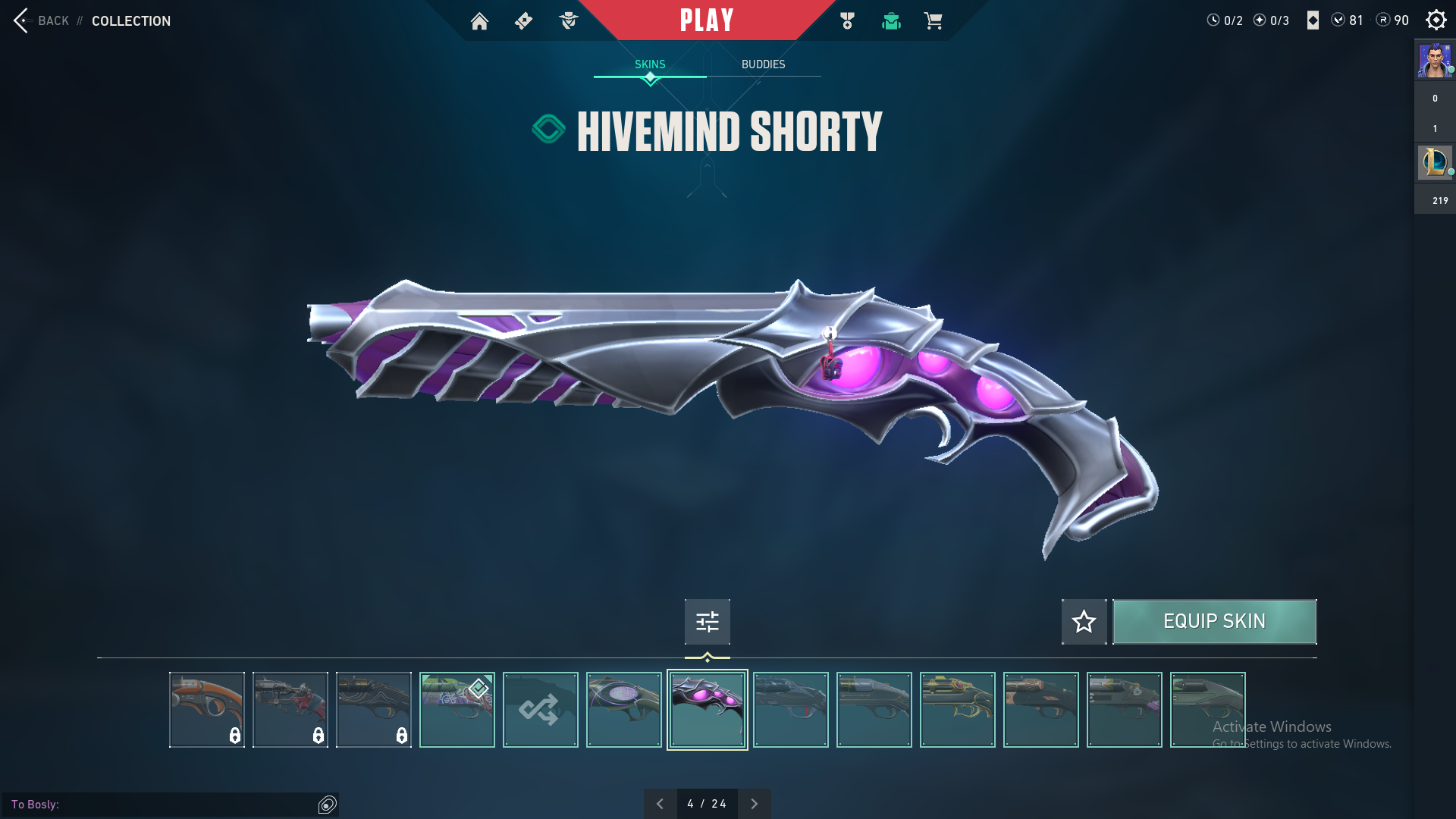Go to the next skin page
Screen dimensions: 1456x819
[x=754, y=804]
